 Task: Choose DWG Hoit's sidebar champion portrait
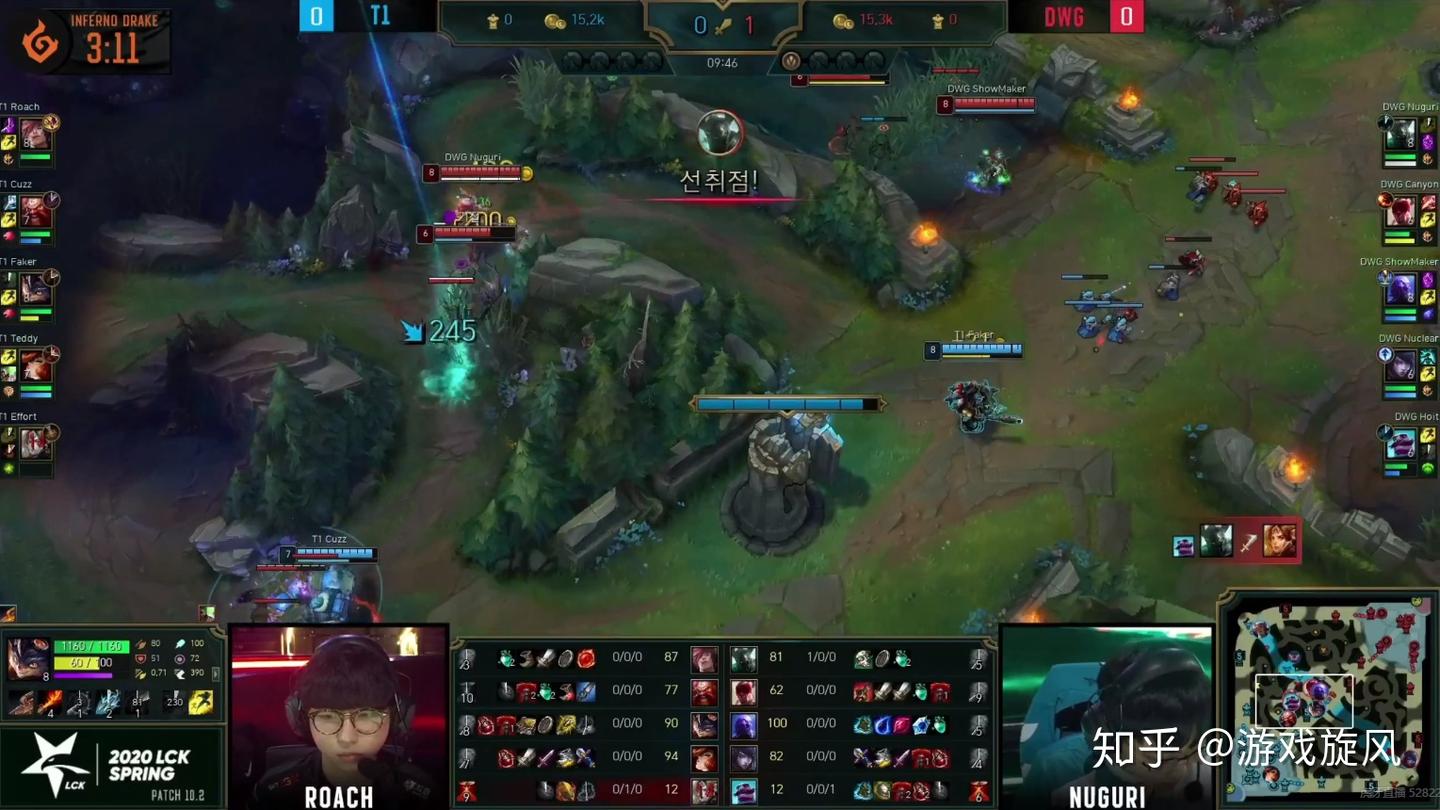(x=1400, y=442)
